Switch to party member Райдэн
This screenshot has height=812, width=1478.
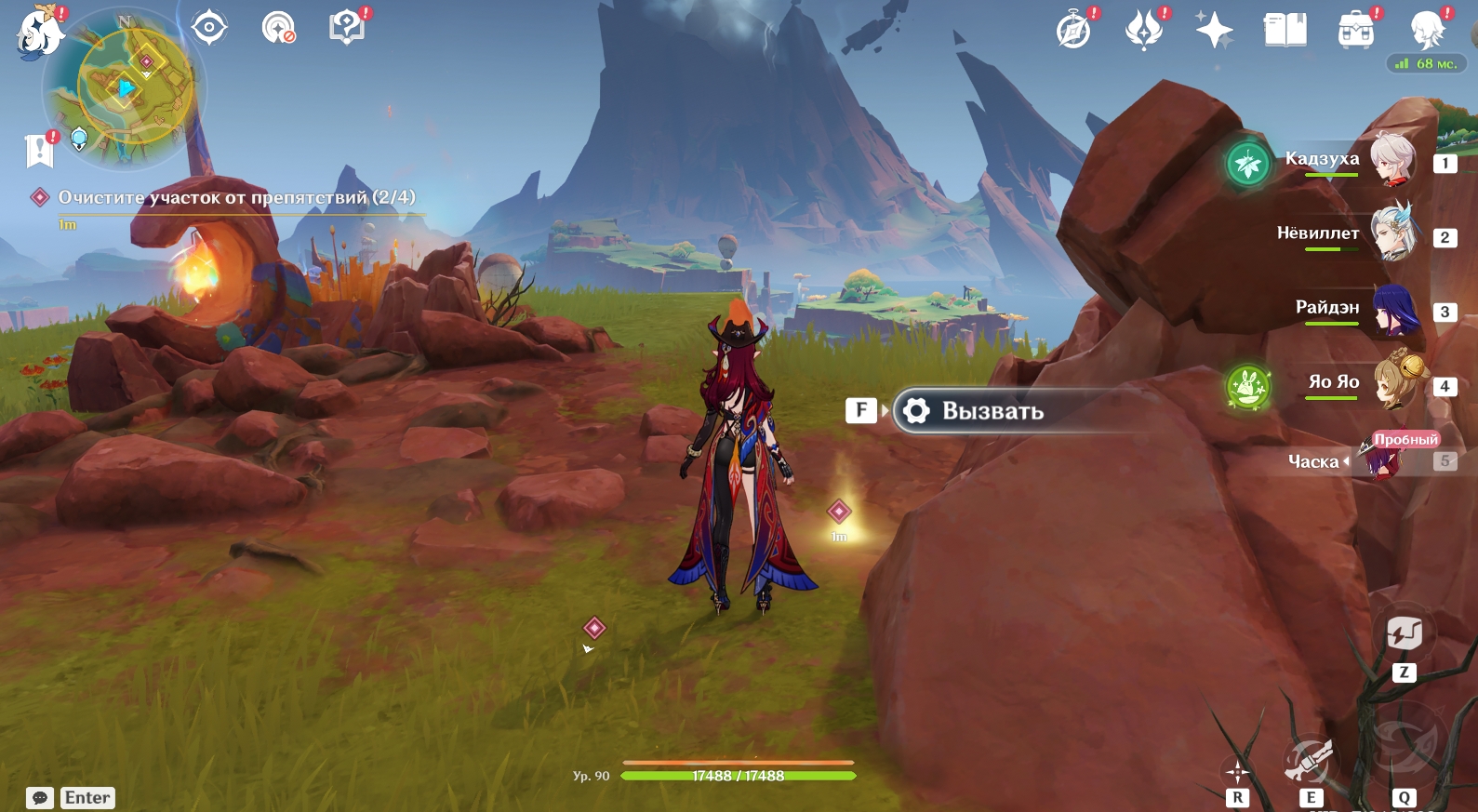1392,309
